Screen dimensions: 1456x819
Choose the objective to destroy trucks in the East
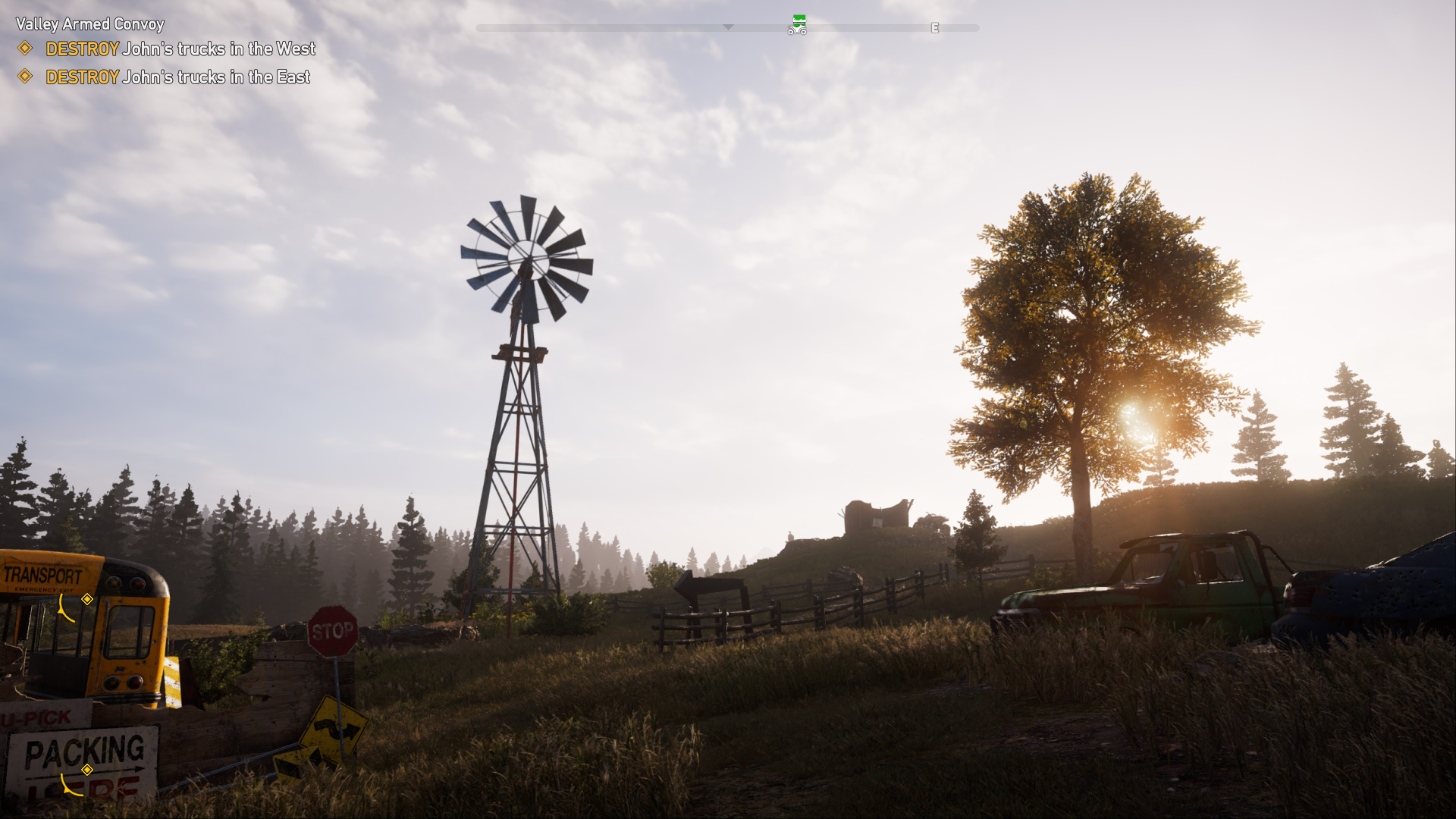click(x=177, y=77)
